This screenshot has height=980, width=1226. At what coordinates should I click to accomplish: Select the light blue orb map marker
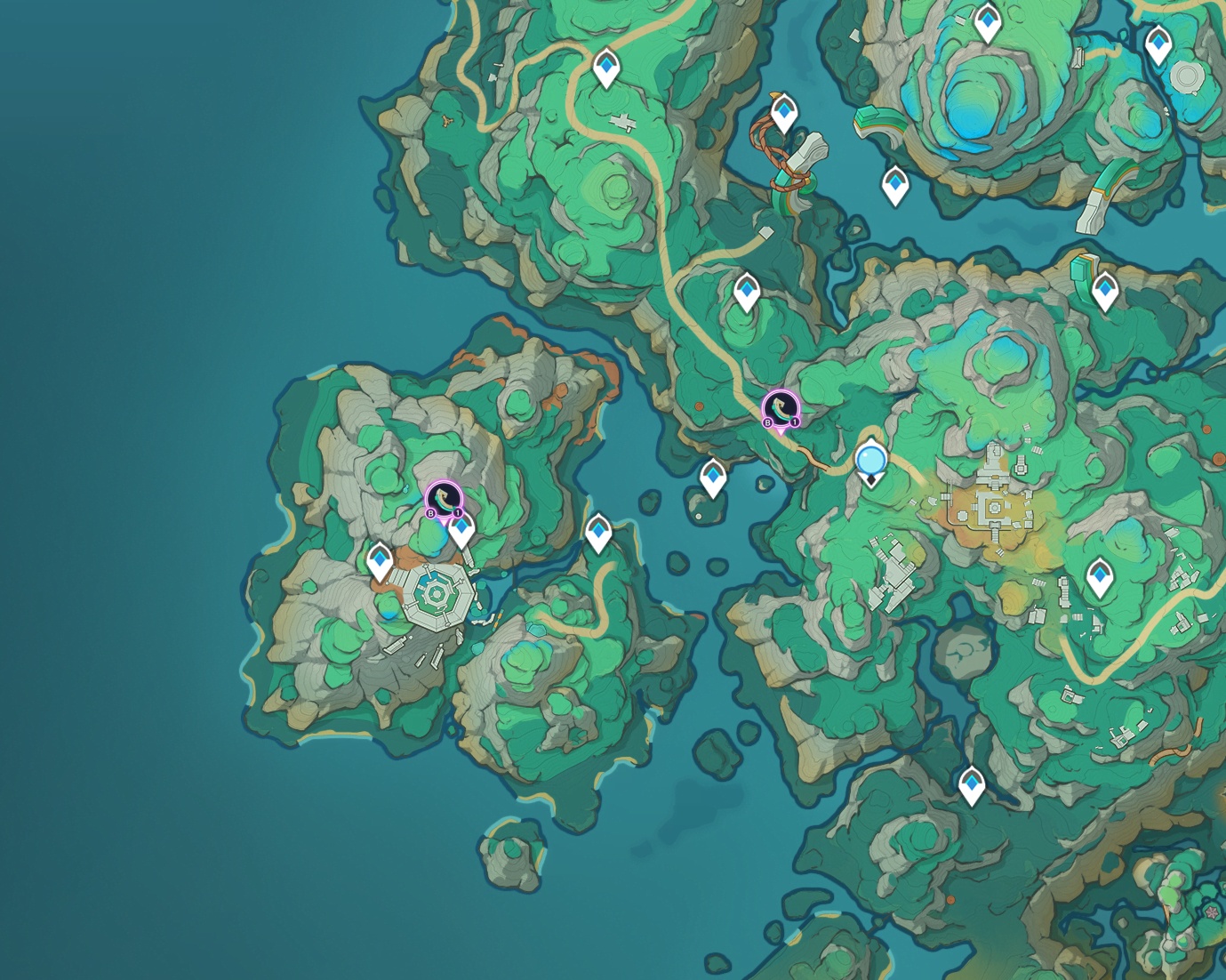click(870, 461)
